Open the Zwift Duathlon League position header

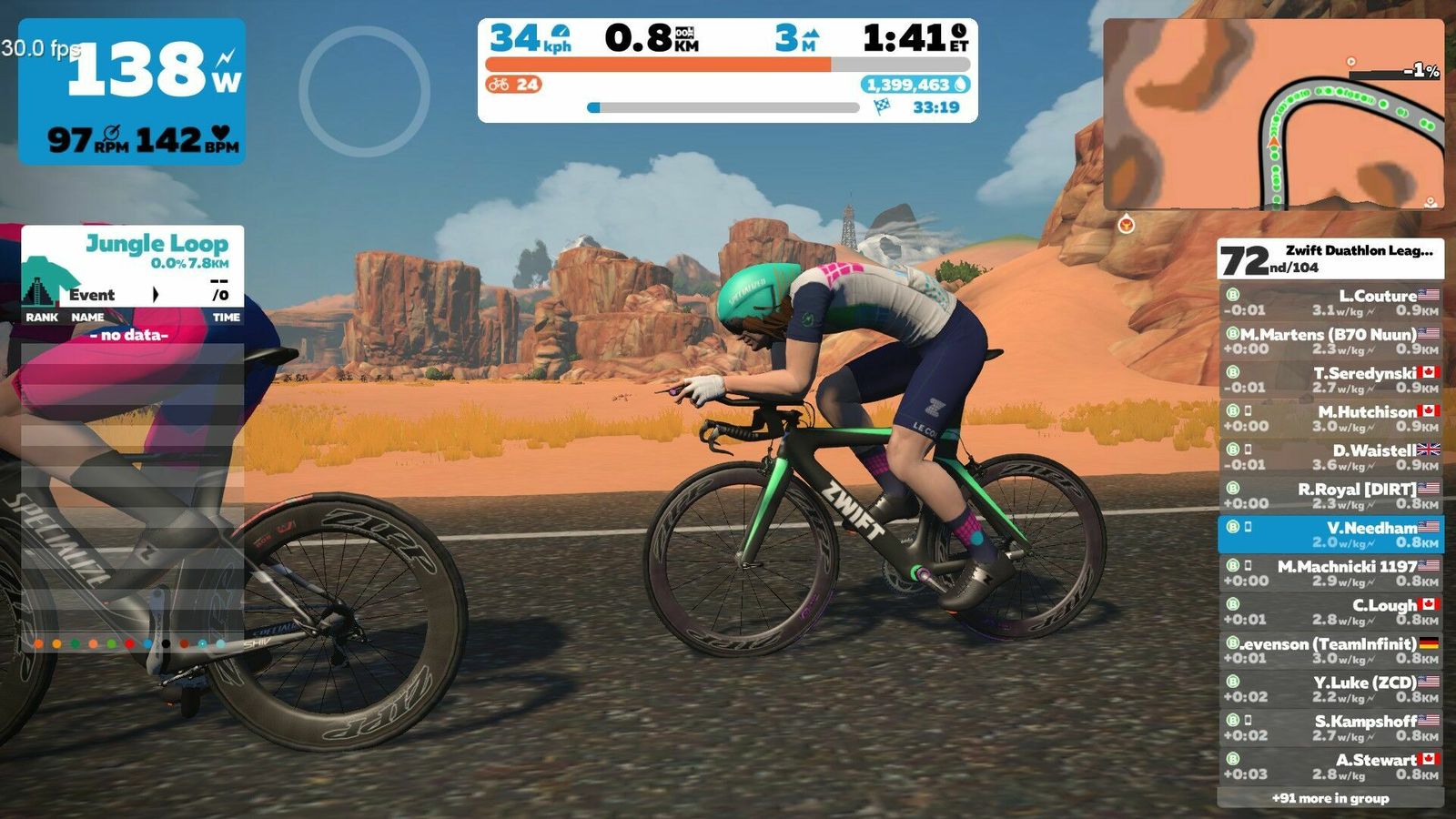[1330, 259]
